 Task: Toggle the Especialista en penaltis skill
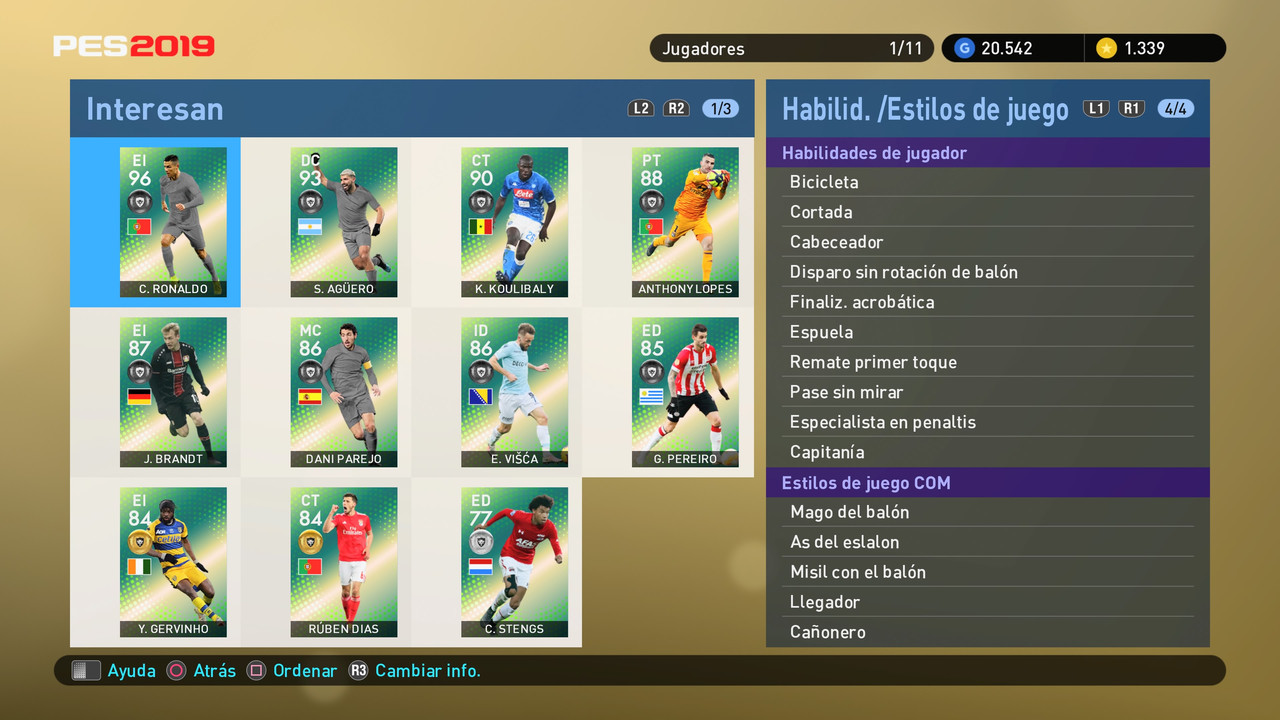click(987, 422)
